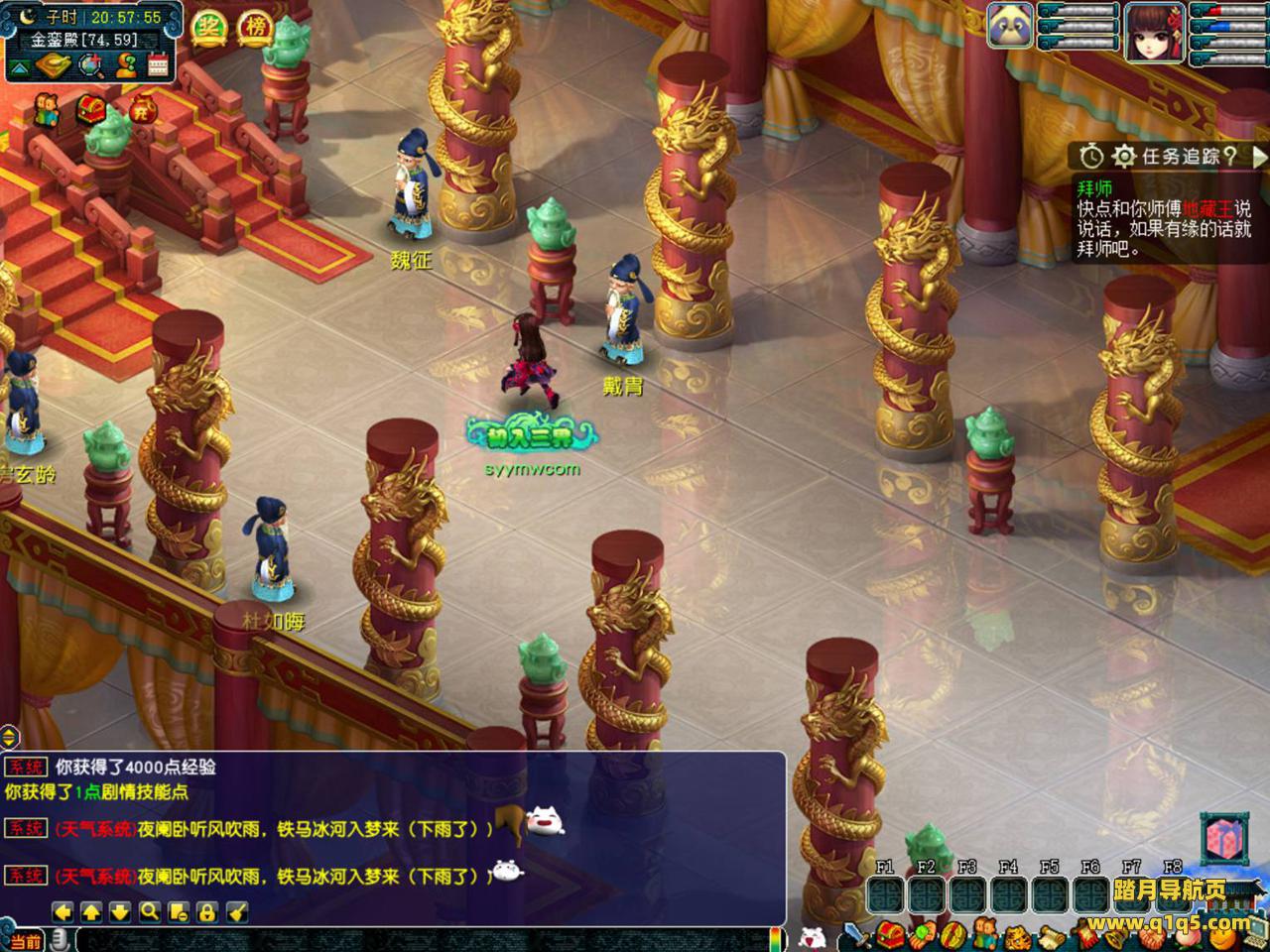Select the pet portrait at top right
This screenshot has width=1270, height=952.
click(1010, 25)
